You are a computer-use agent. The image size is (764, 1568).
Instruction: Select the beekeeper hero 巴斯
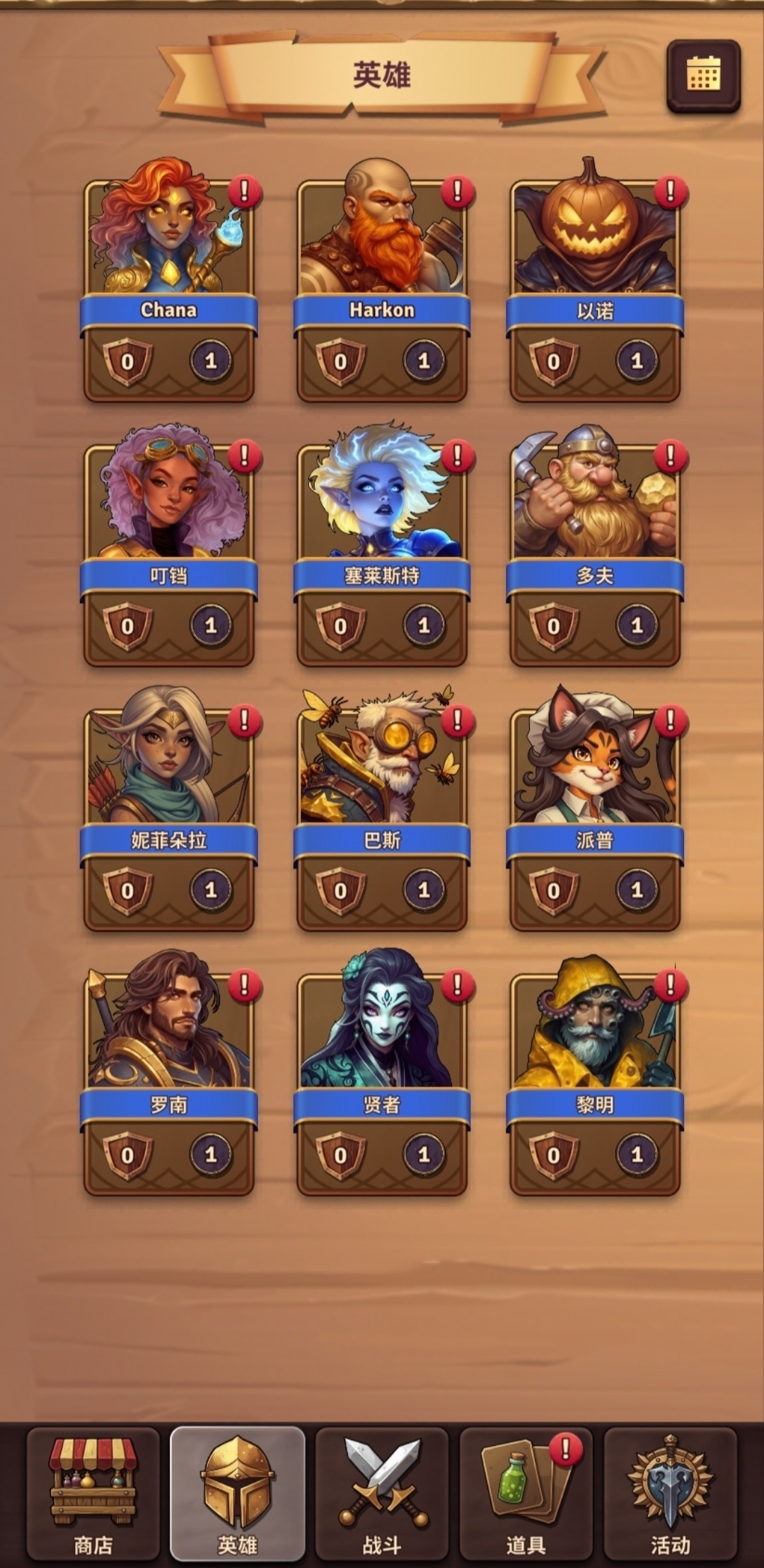(x=382, y=813)
